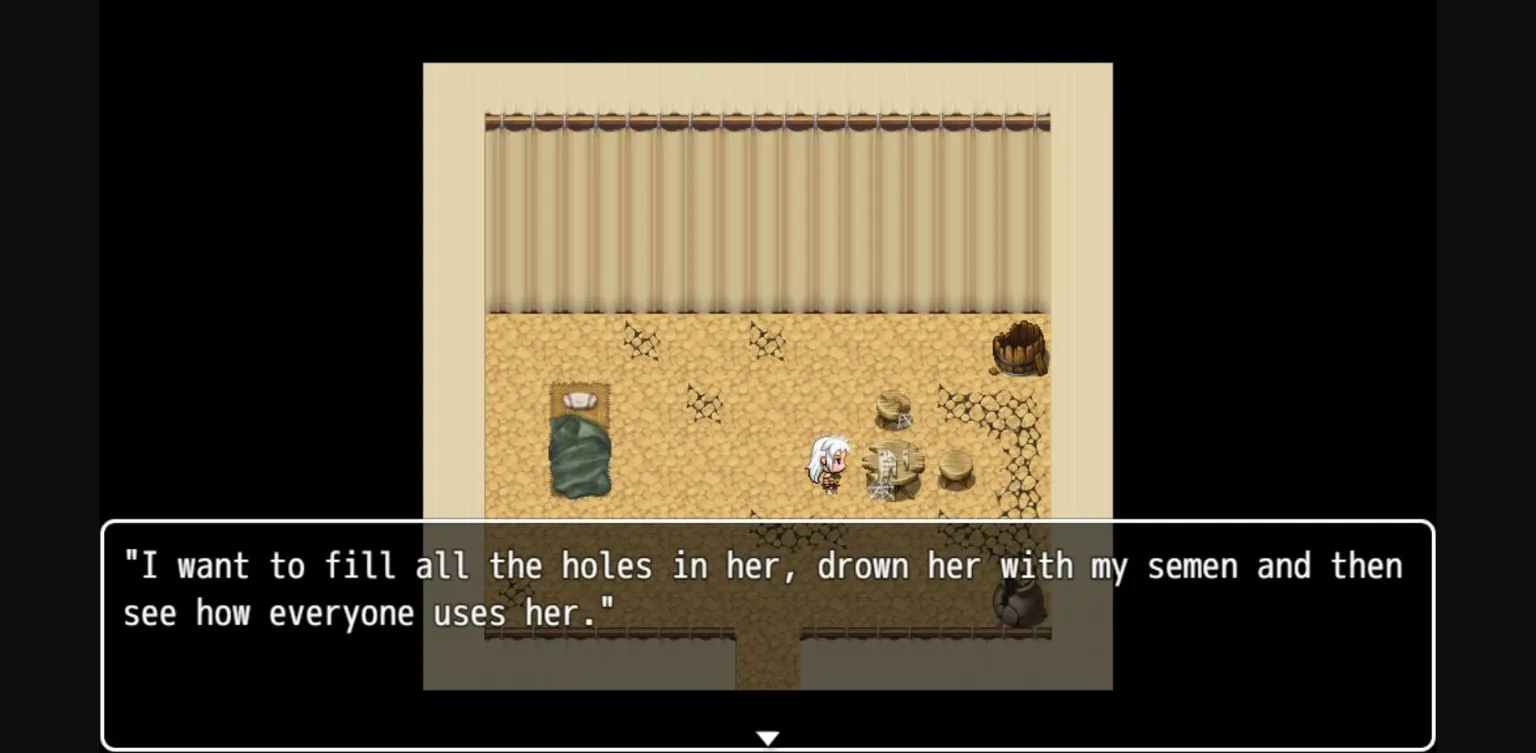
Task: Click the round wooden table
Action: click(x=893, y=465)
